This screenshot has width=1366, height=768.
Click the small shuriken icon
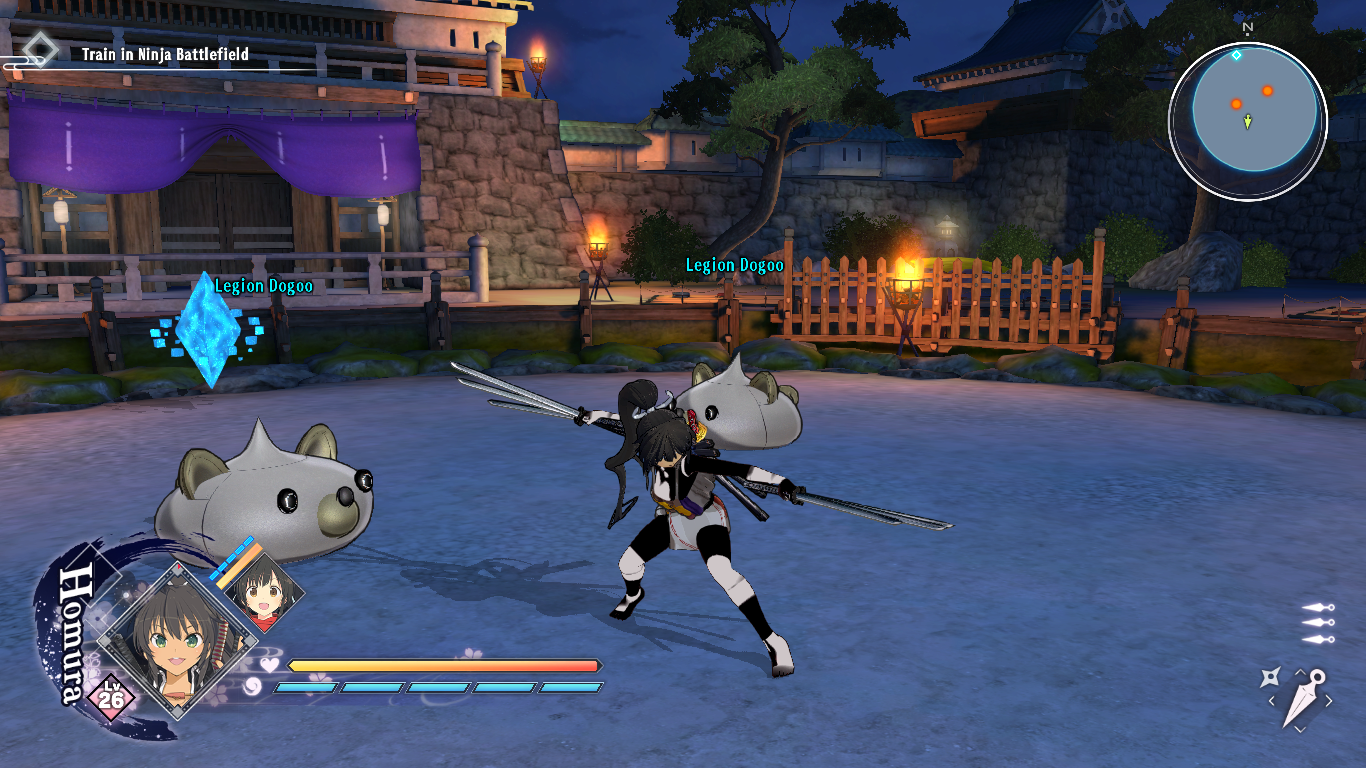point(1271,677)
